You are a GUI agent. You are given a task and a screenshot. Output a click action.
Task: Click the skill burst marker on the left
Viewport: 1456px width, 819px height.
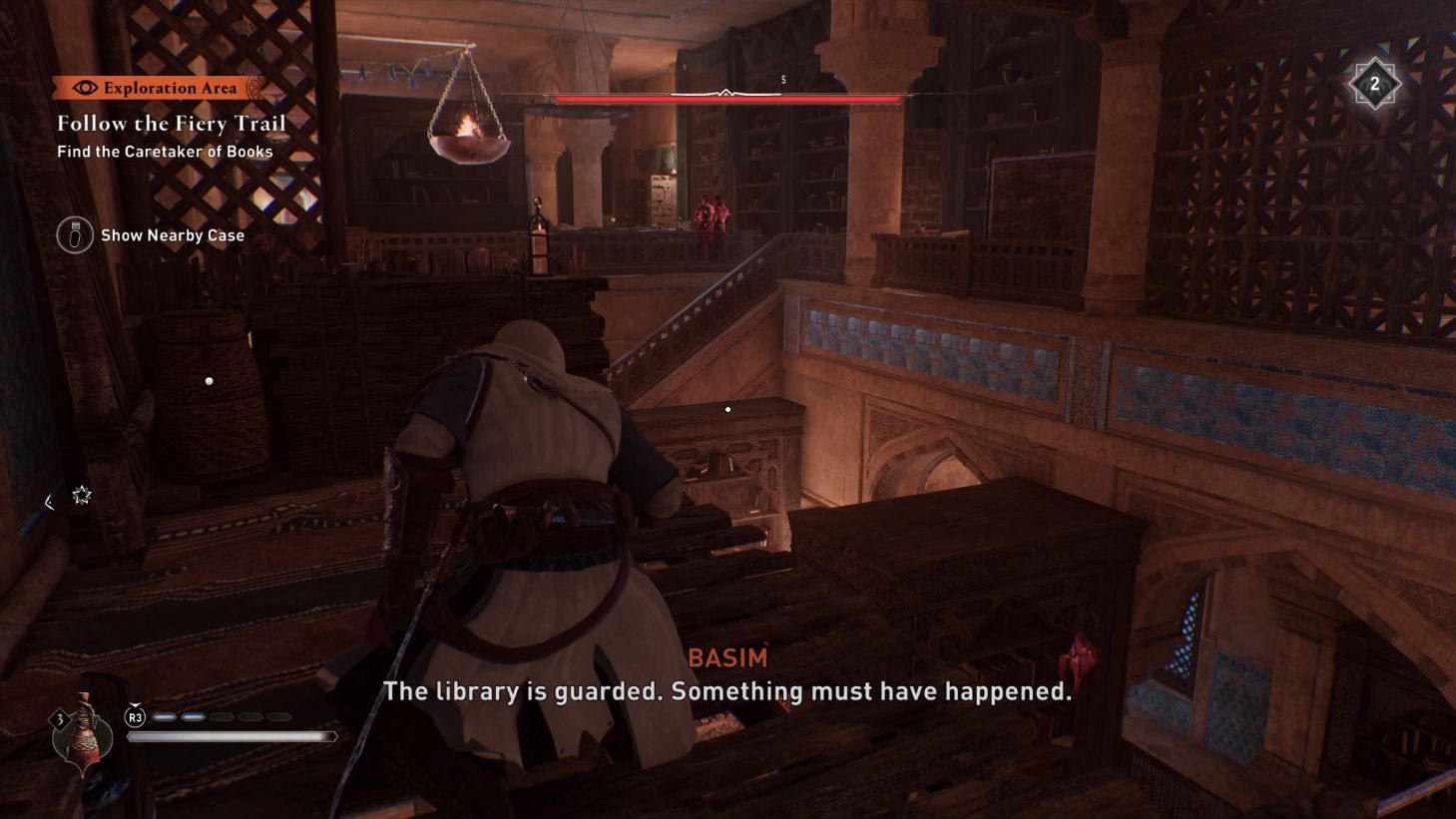(83, 495)
